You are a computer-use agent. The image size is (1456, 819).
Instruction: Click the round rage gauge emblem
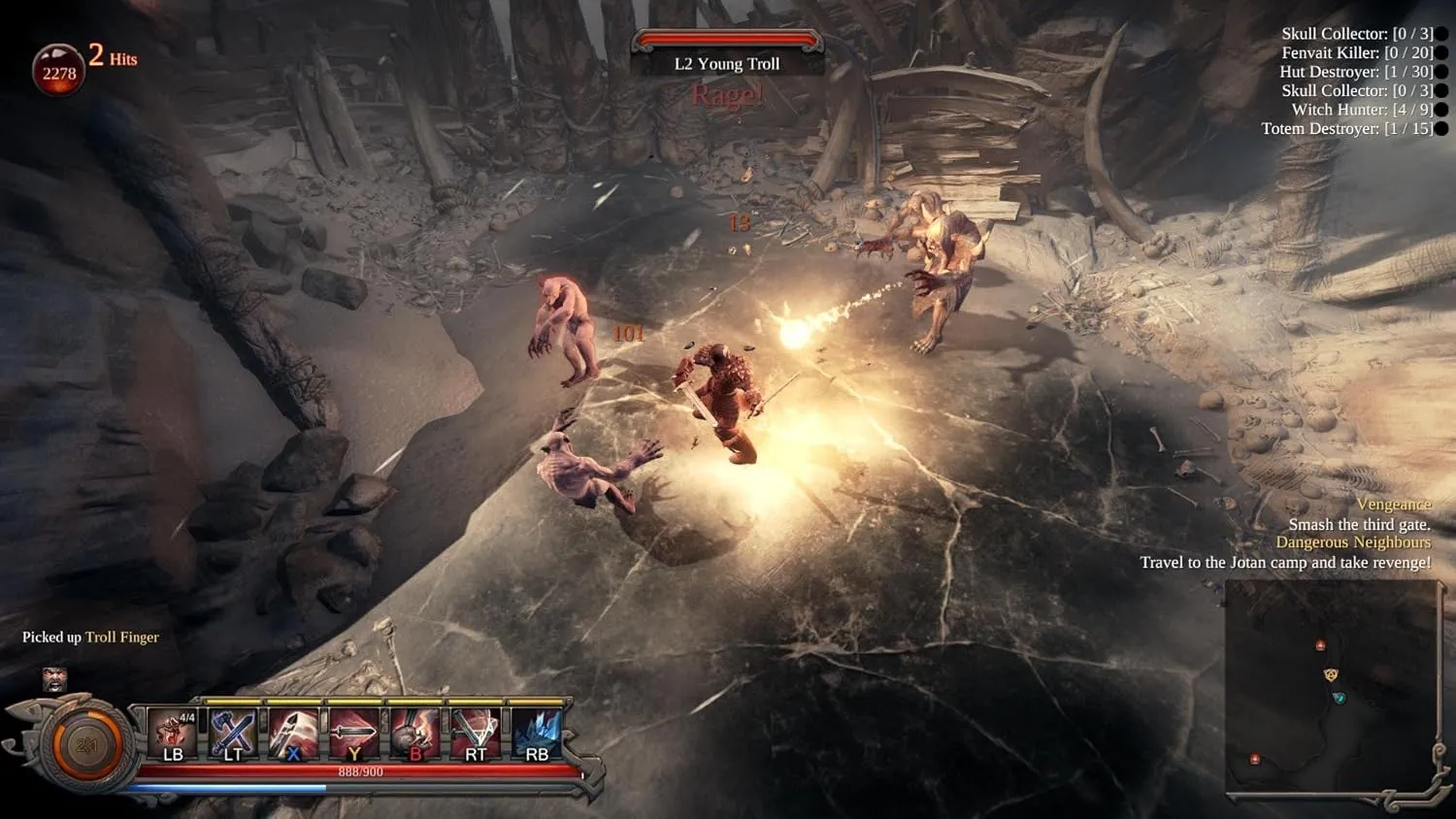click(86, 745)
